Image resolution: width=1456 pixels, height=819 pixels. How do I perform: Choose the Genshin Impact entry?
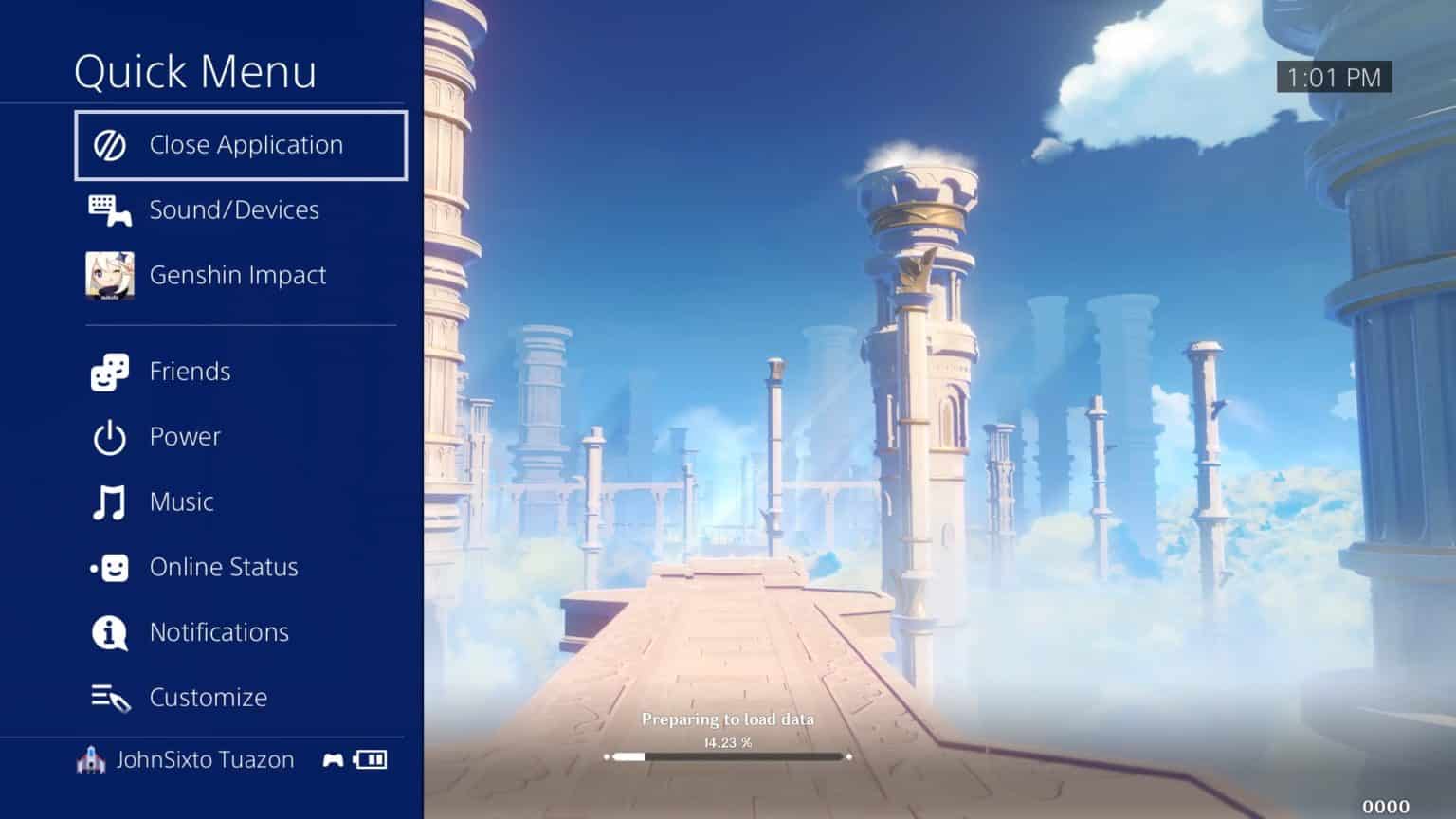coord(238,275)
